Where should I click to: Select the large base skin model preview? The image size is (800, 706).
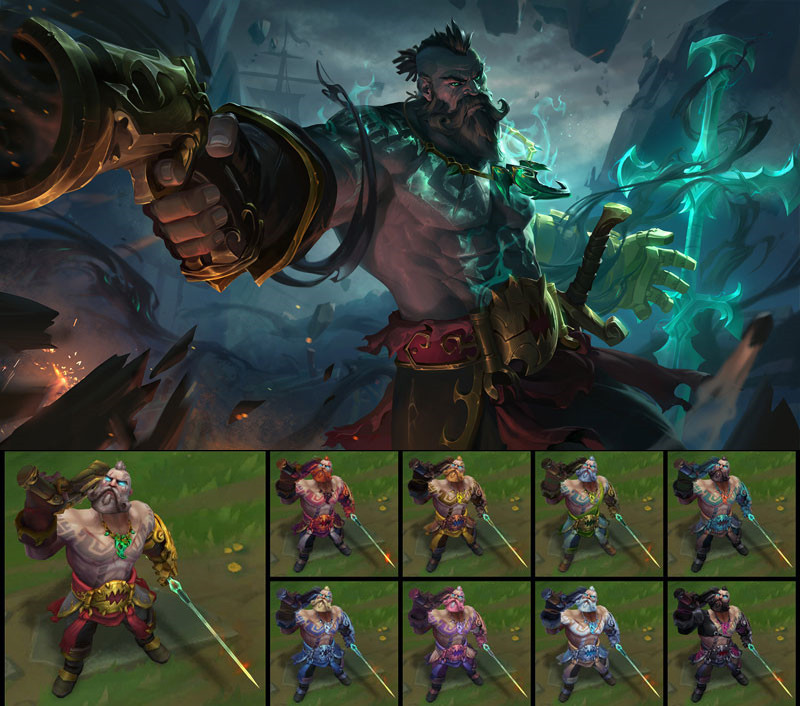(134, 577)
